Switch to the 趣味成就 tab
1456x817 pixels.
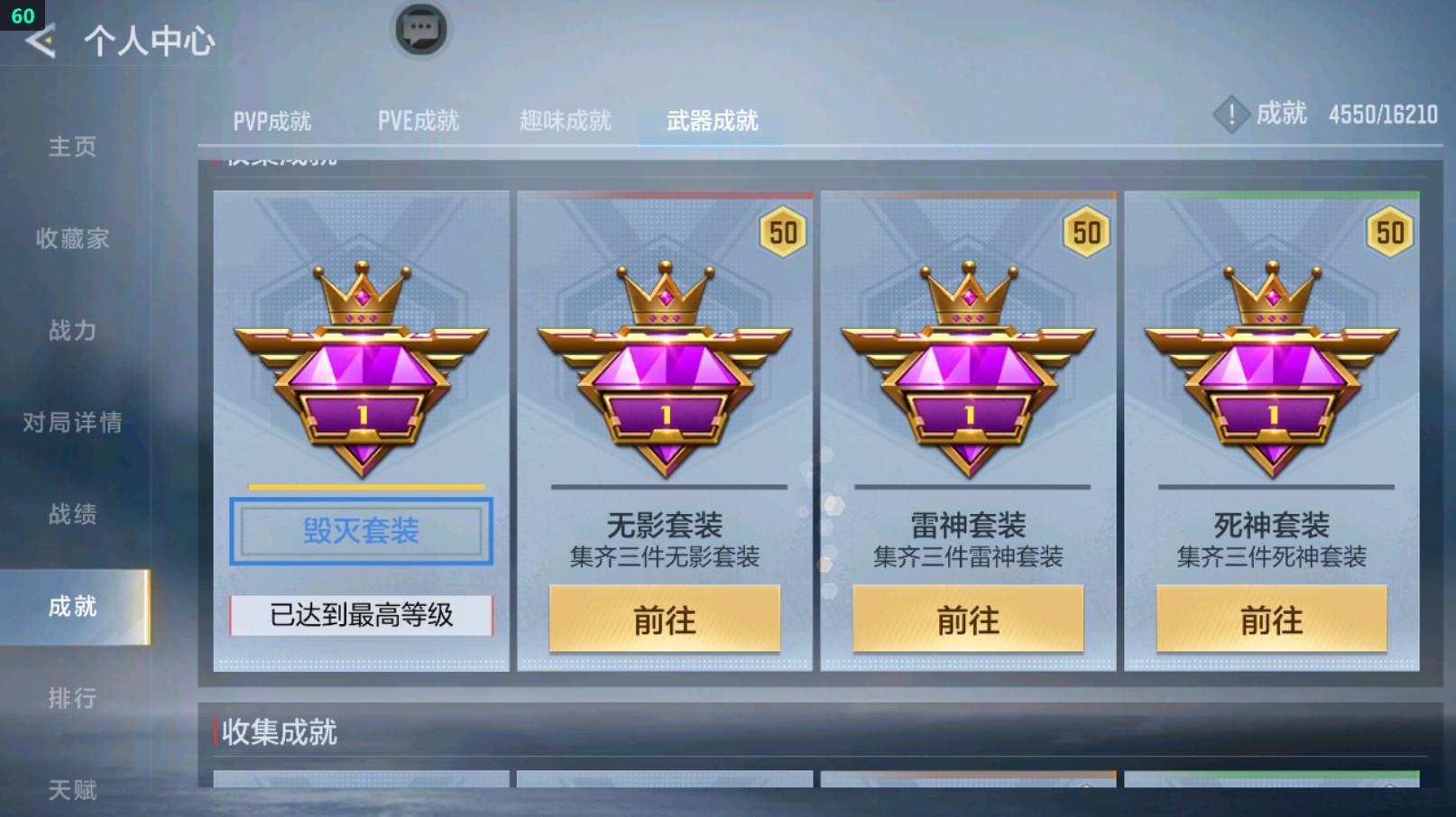564,120
